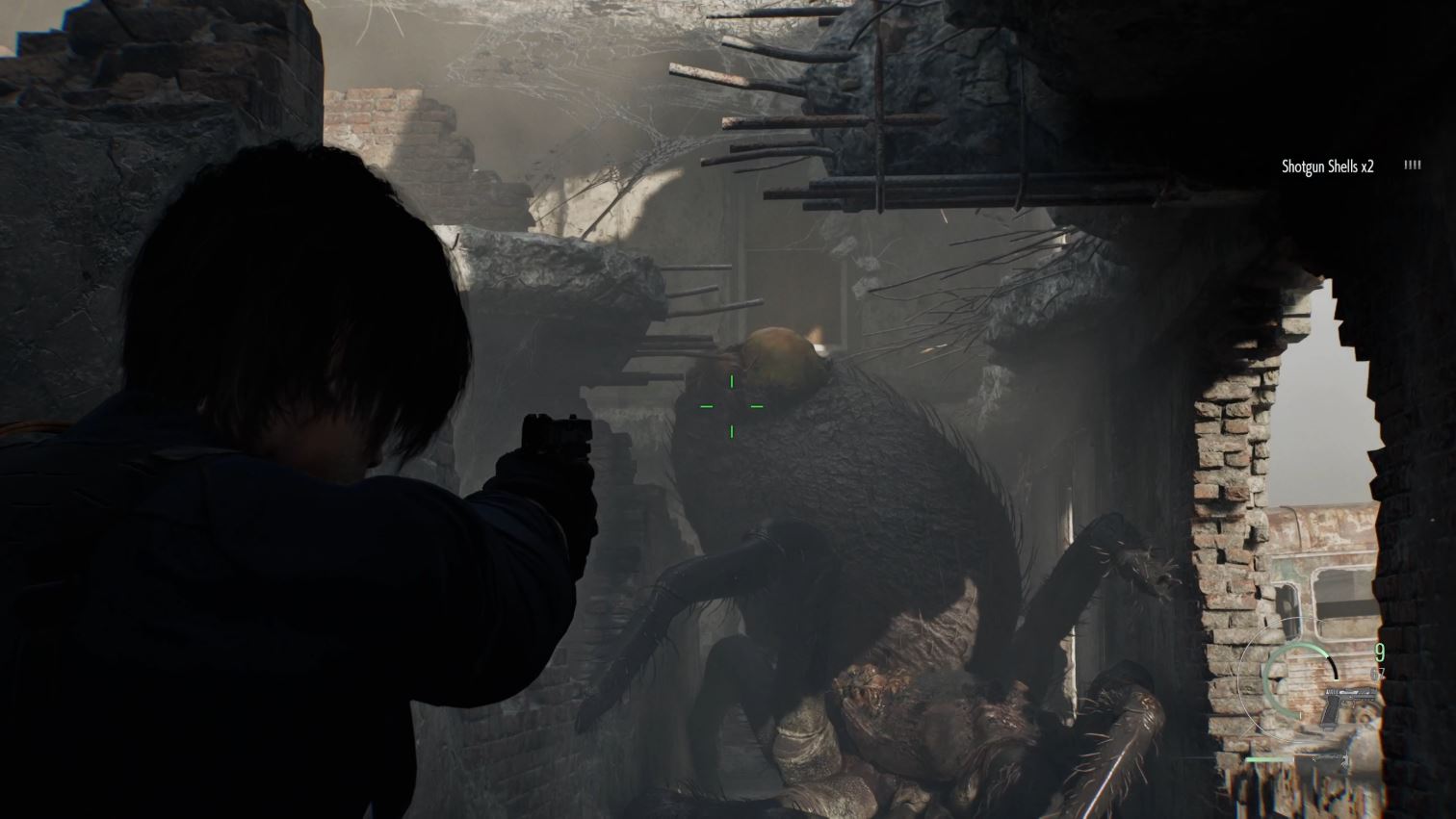Select the green crosshair reticle at screen center
The width and height of the screenshot is (1456, 819).
(733, 407)
